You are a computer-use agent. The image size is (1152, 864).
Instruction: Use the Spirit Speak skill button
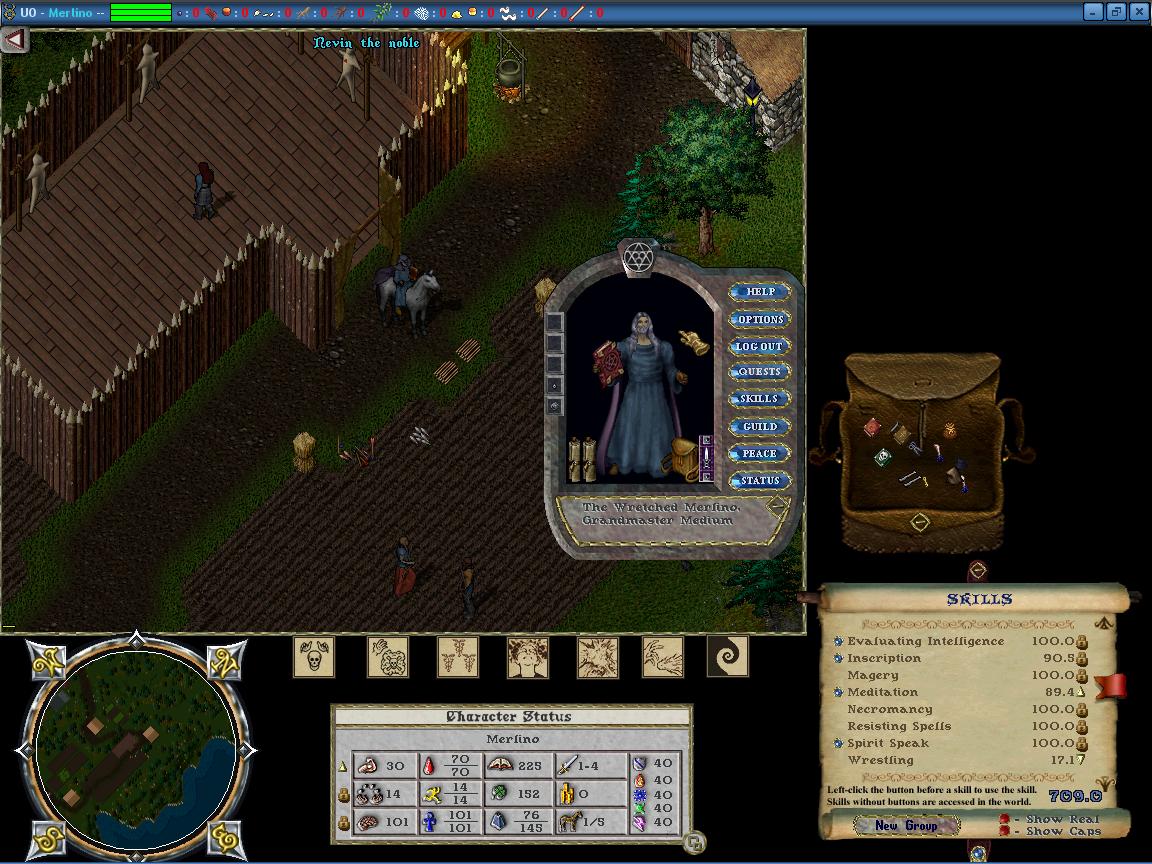click(x=838, y=743)
